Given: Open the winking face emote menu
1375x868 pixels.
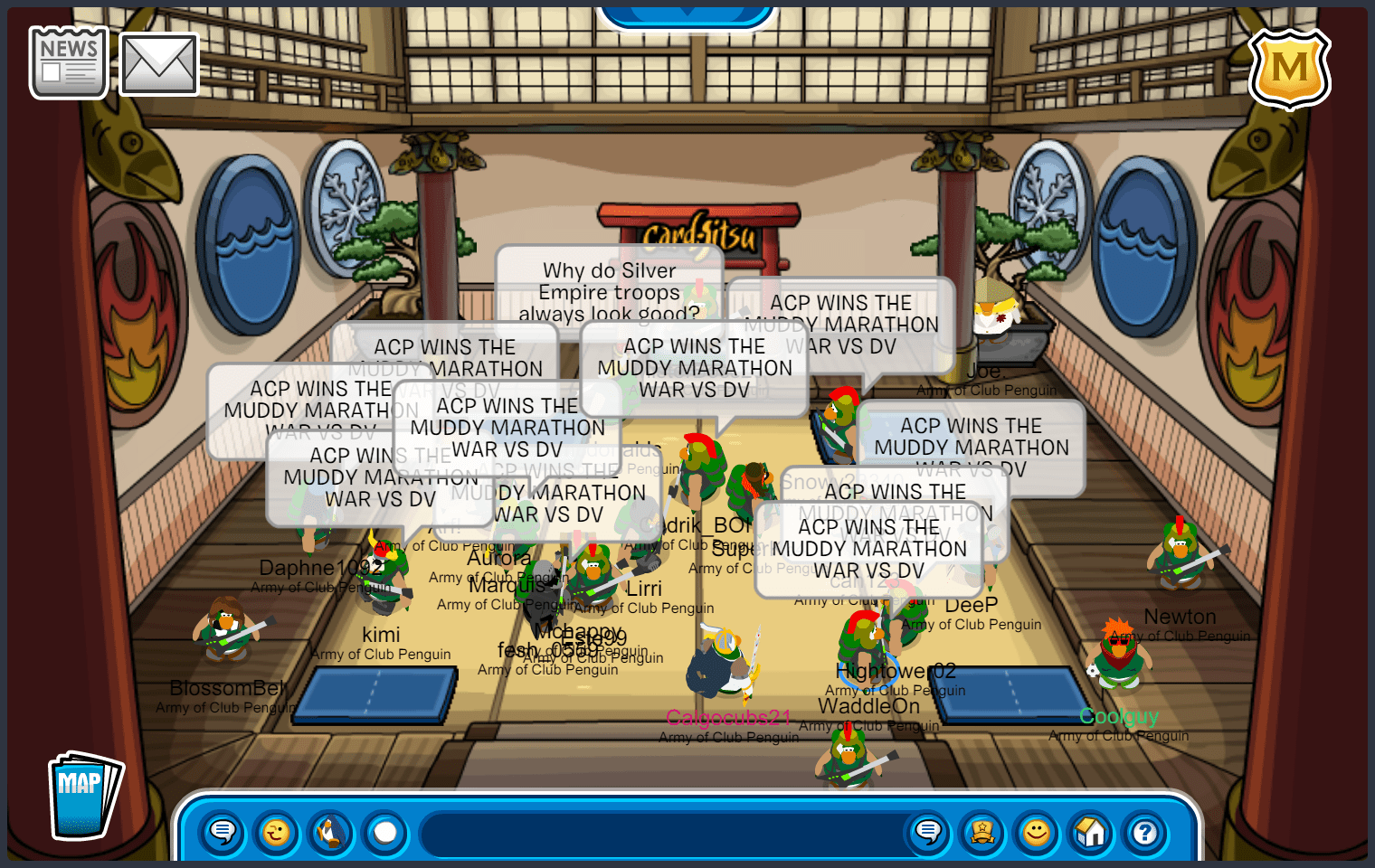Looking at the screenshot, I should [276, 832].
